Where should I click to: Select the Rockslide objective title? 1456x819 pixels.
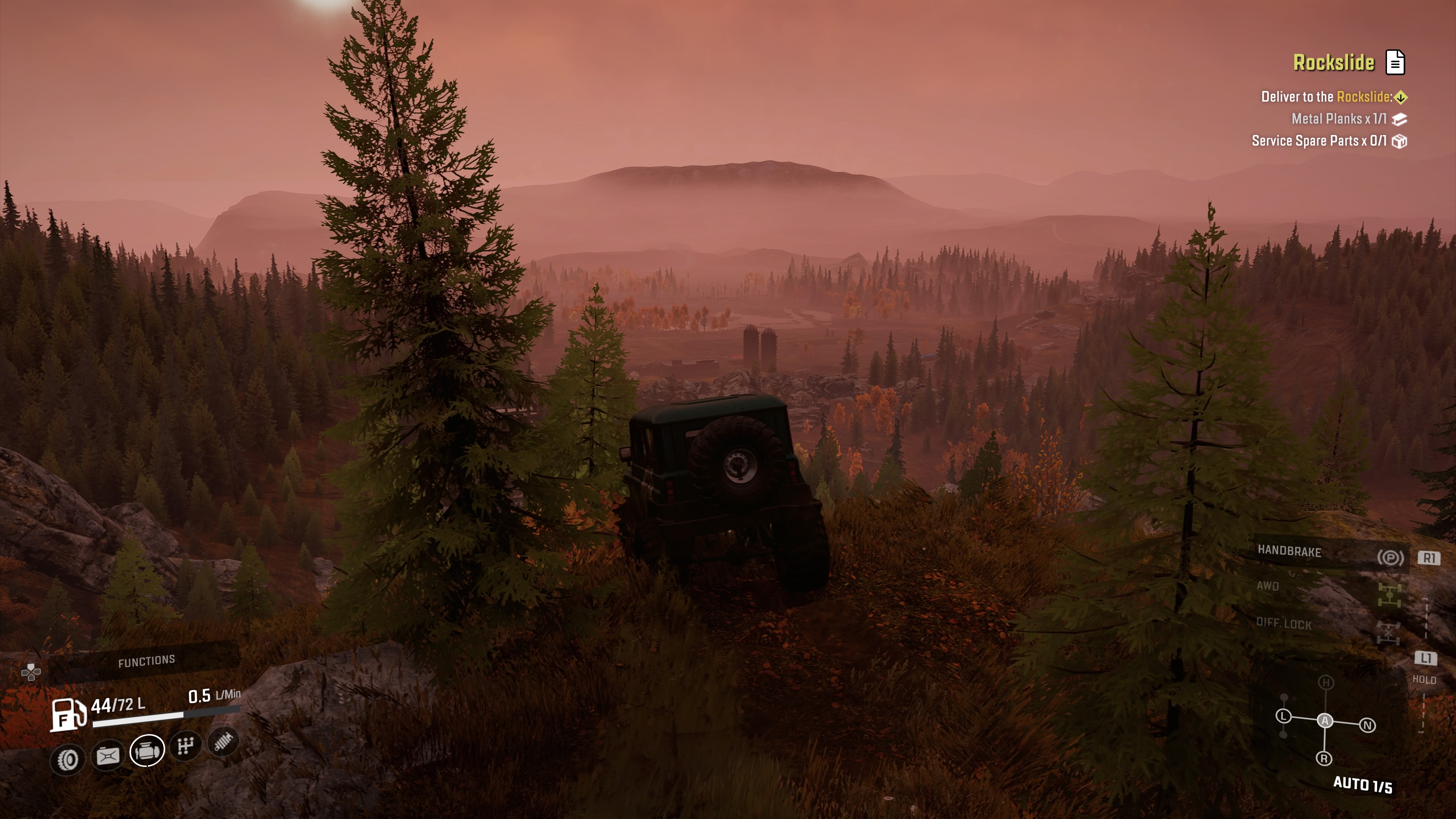1334,62
